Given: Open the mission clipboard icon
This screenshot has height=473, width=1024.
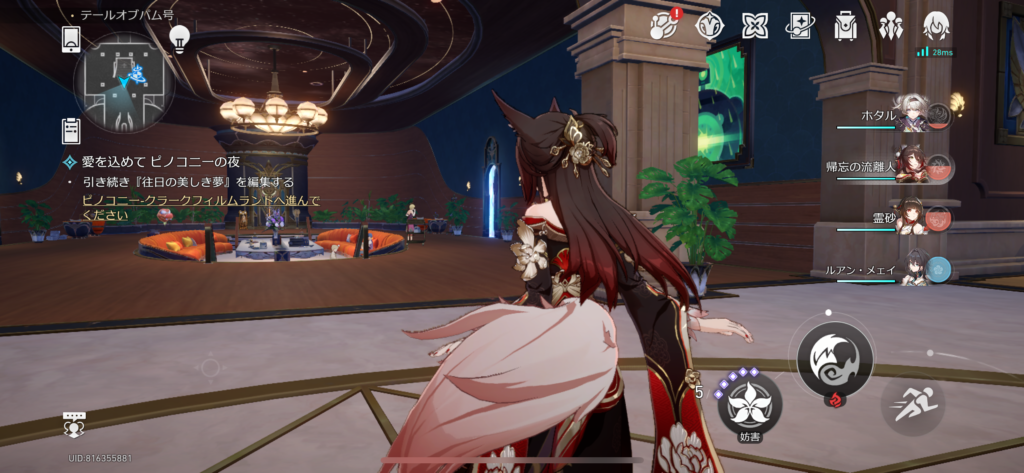Looking at the screenshot, I should 71,130.
